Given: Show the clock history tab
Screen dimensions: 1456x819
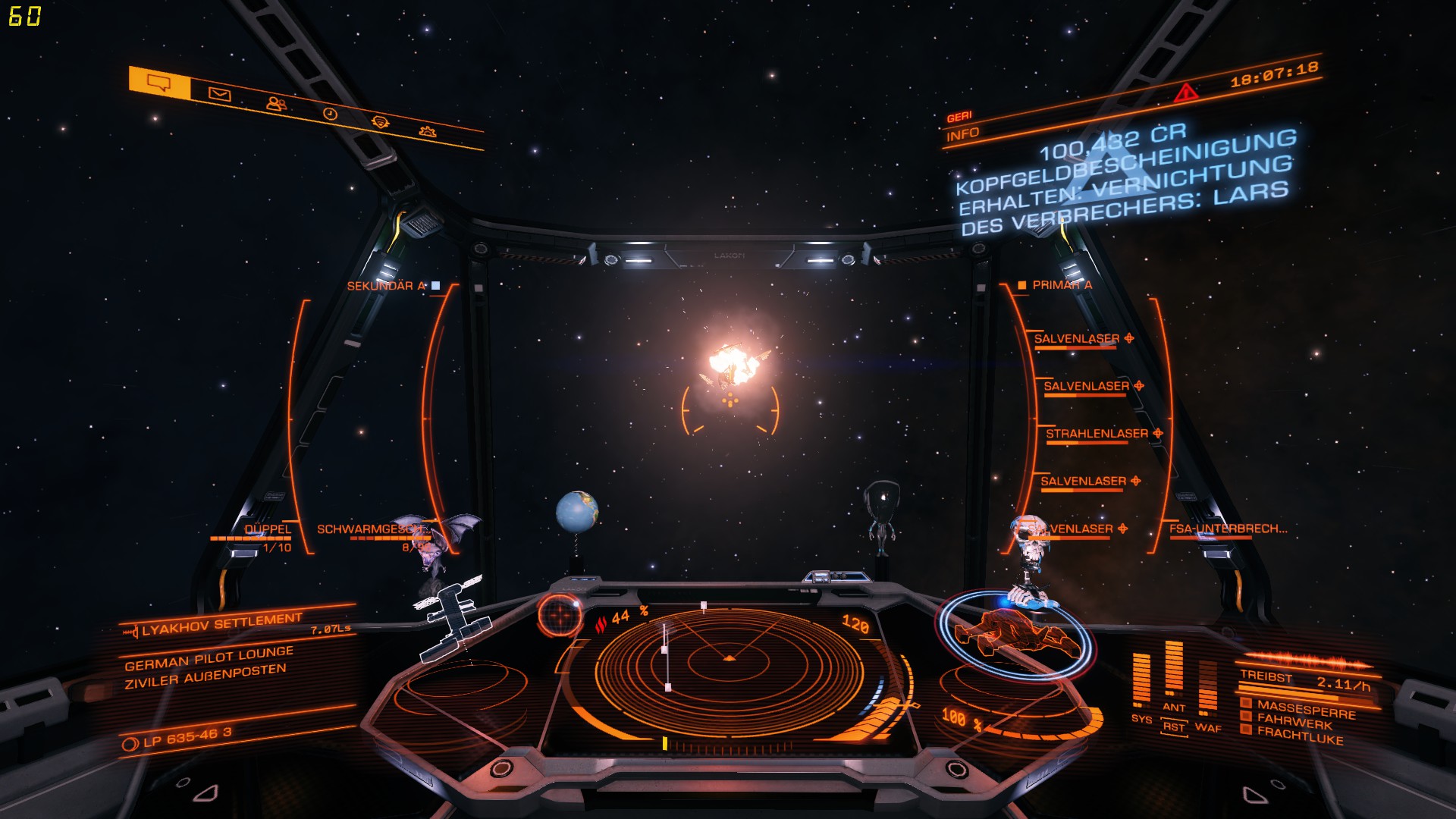Looking at the screenshot, I should coord(330,114).
